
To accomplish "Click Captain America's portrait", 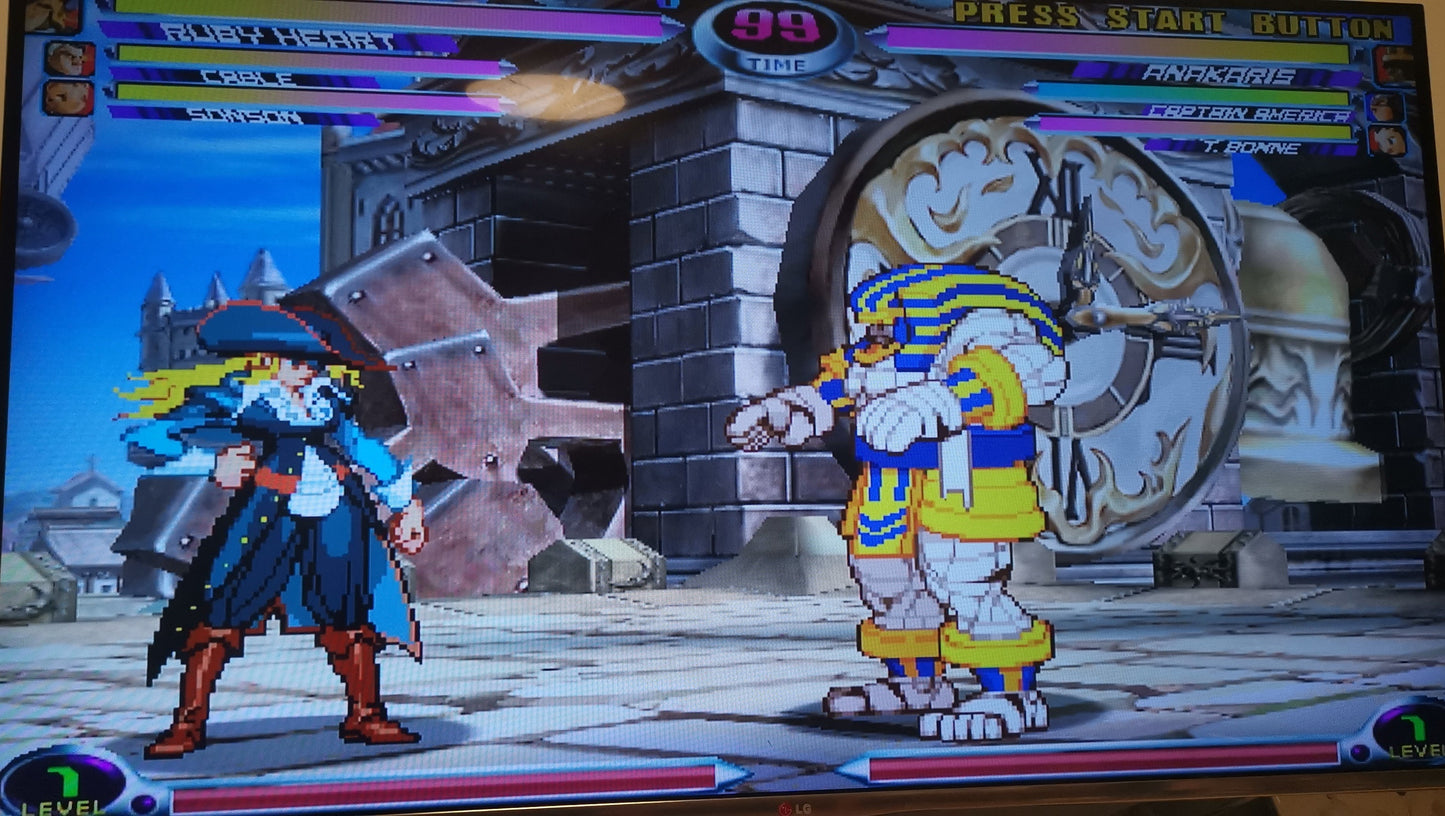I will [x=1386, y=107].
